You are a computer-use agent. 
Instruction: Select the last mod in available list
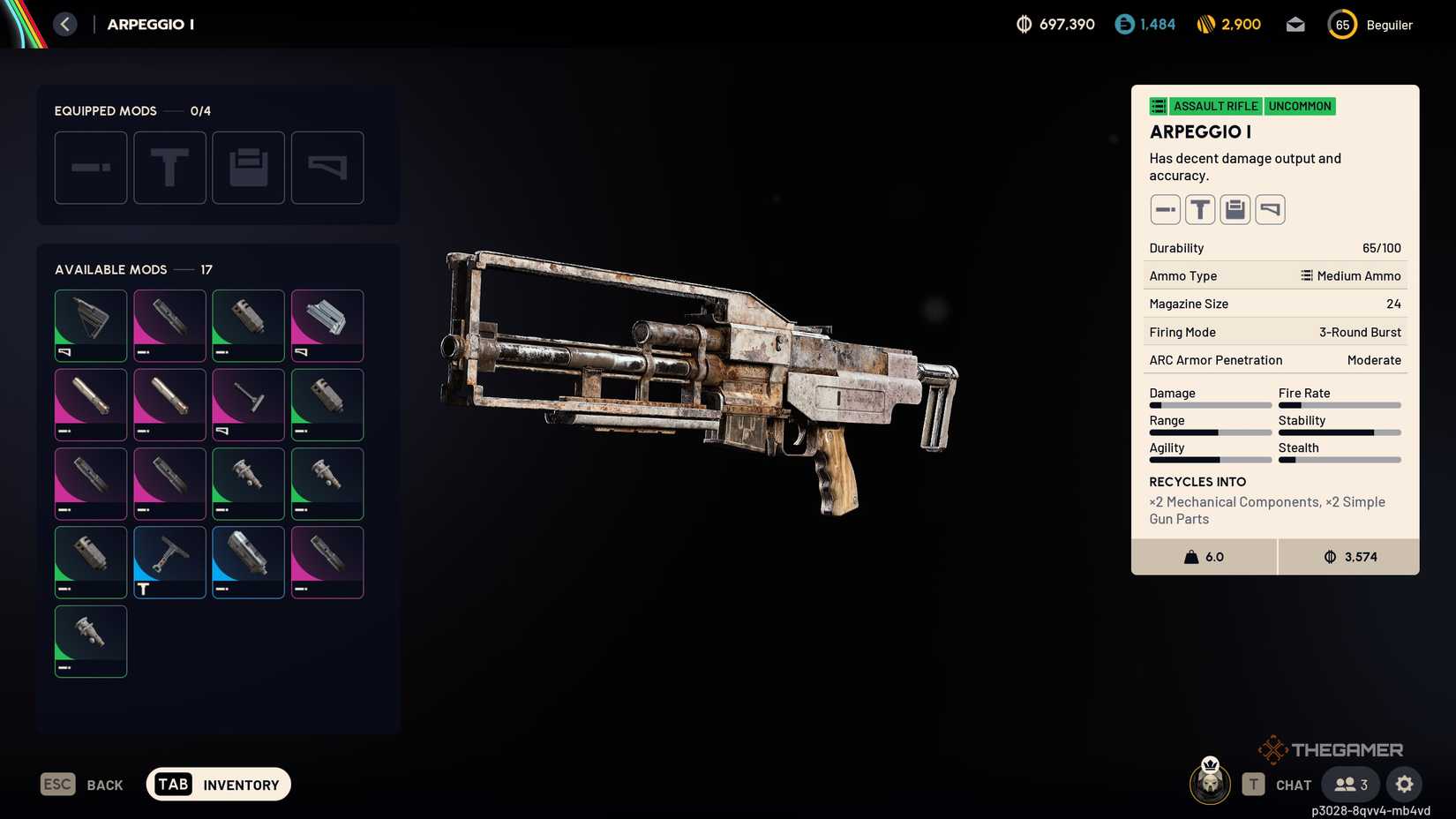tap(91, 642)
